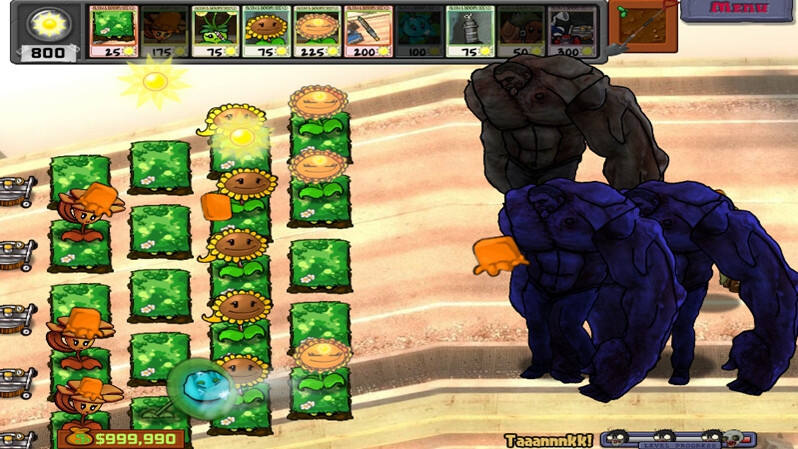Screen dimensions: 798x449
Task: Click the dimmed 175-cost seed packet
Action: [164, 31]
